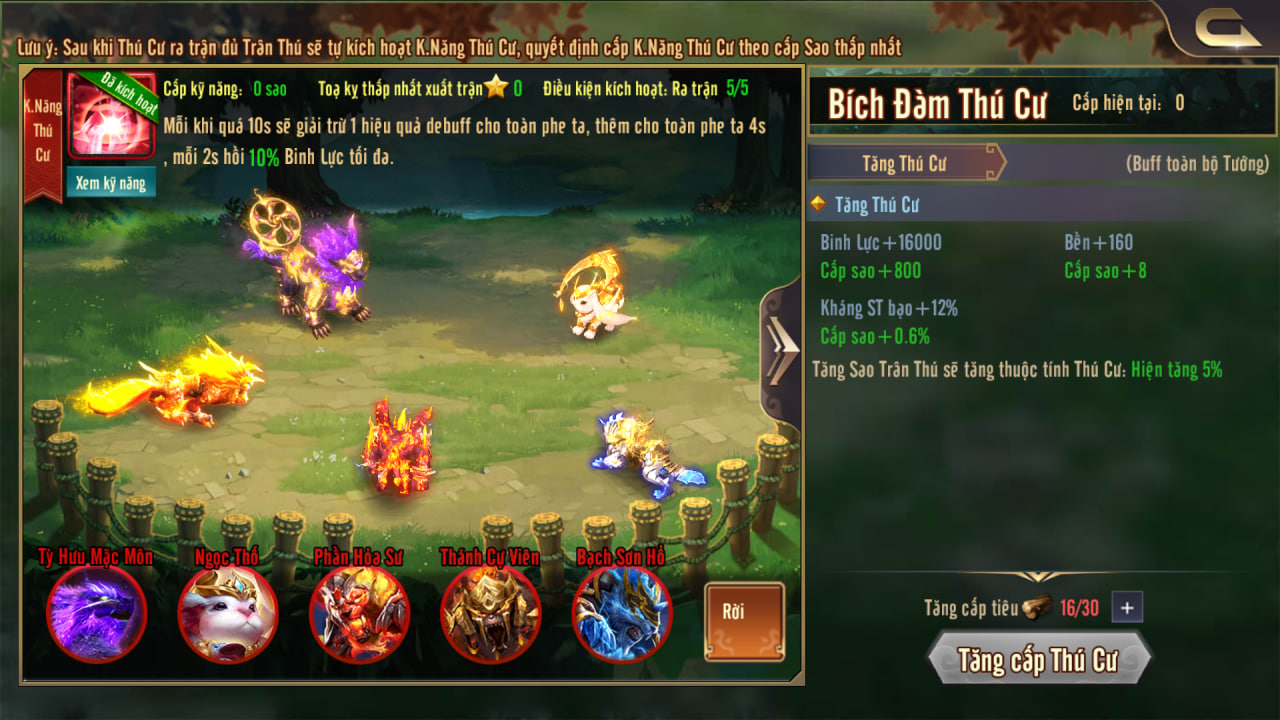Choose the Phần Hỏa Sư lion portrait

pyautogui.click(x=359, y=613)
